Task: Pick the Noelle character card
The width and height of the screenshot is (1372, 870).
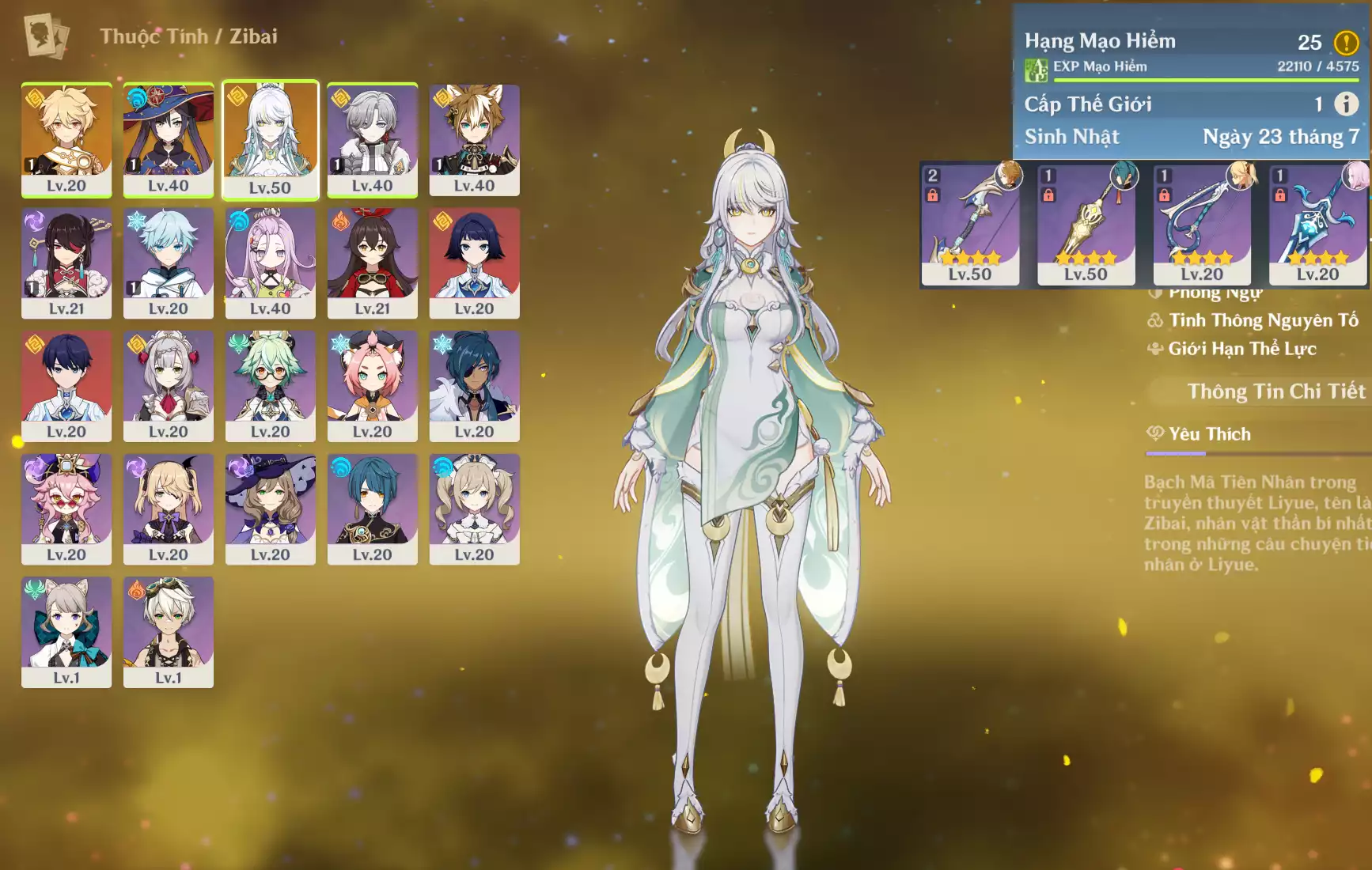Action: pyautogui.click(x=168, y=386)
